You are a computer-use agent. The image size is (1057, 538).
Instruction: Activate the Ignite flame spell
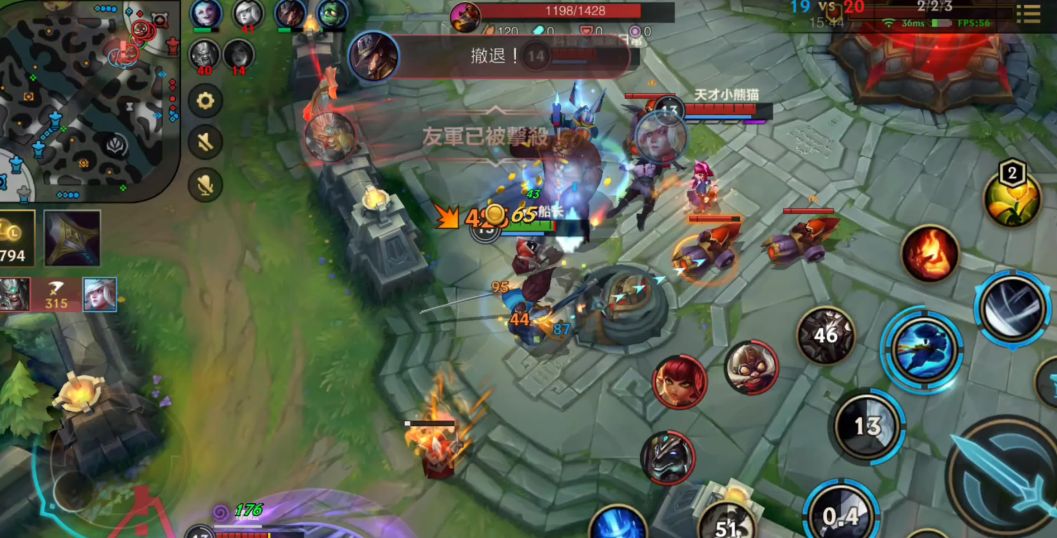coord(929,253)
